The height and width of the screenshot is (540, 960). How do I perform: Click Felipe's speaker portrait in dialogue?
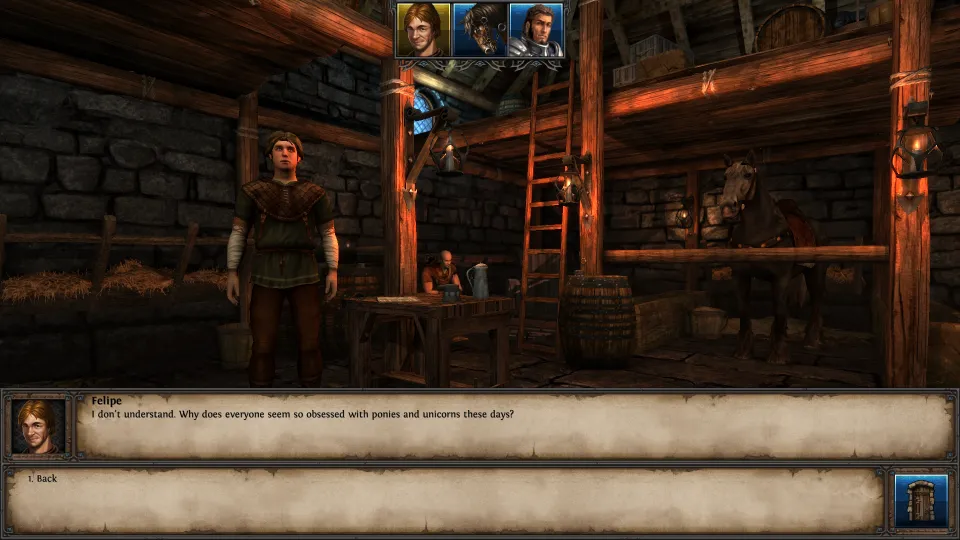40,425
